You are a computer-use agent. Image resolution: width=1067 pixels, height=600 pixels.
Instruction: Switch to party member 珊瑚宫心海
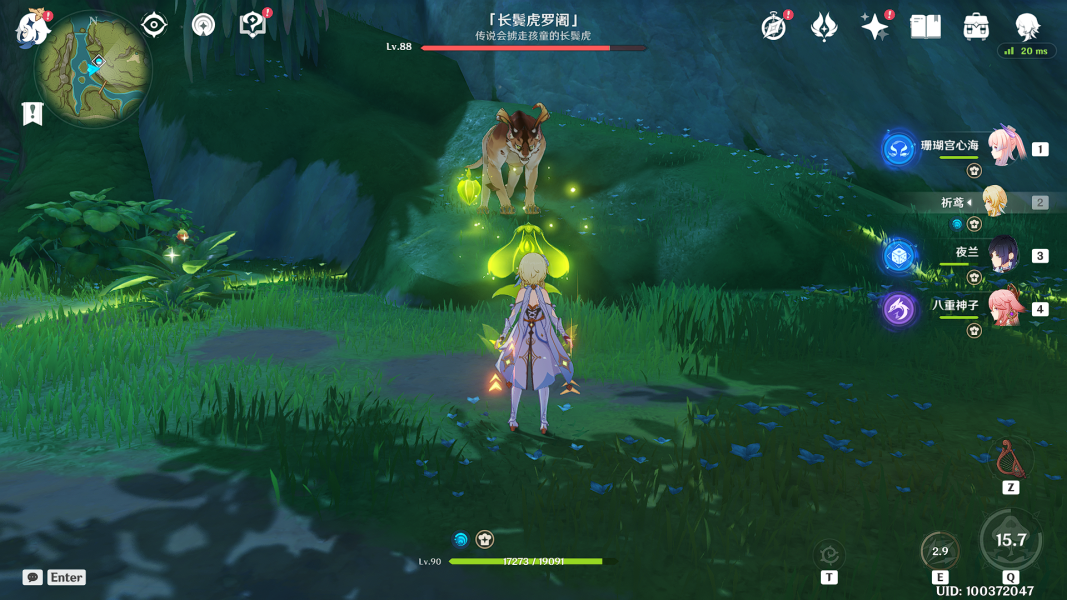pyautogui.click(x=1004, y=147)
